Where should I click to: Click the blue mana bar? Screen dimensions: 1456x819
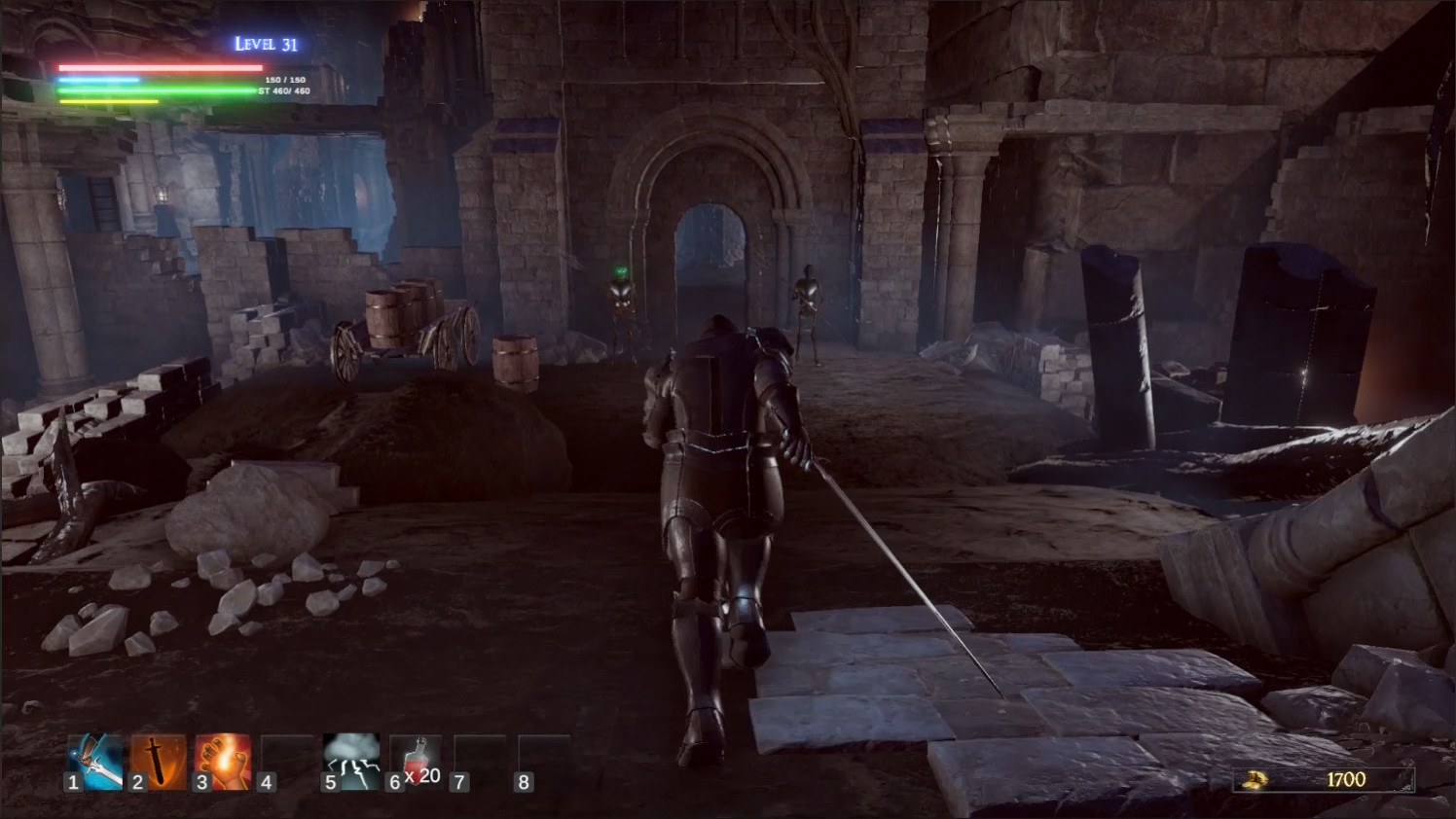pyautogui.click(x=101, y=78)
